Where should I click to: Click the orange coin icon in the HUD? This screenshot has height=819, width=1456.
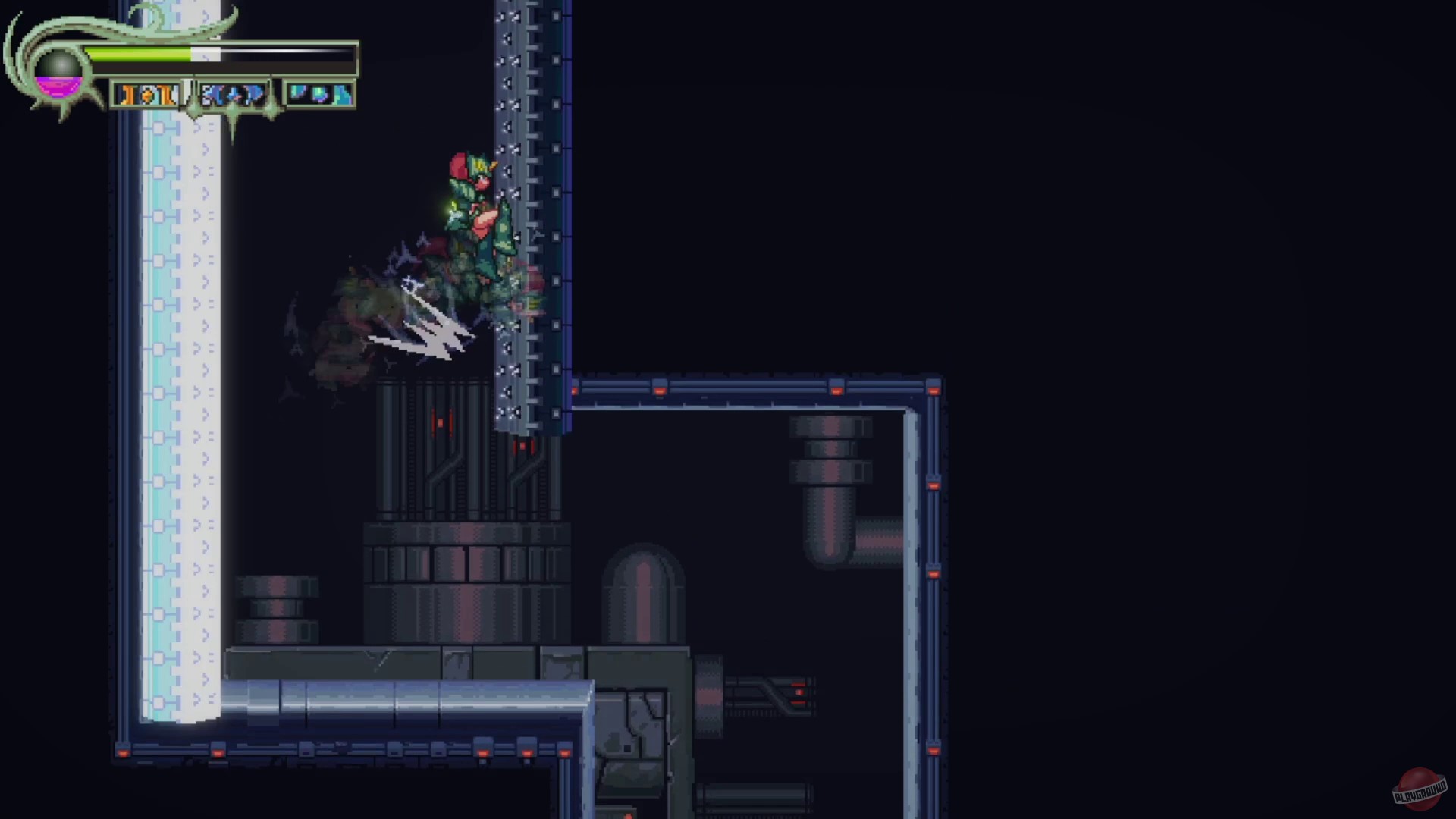coord(147,94)
